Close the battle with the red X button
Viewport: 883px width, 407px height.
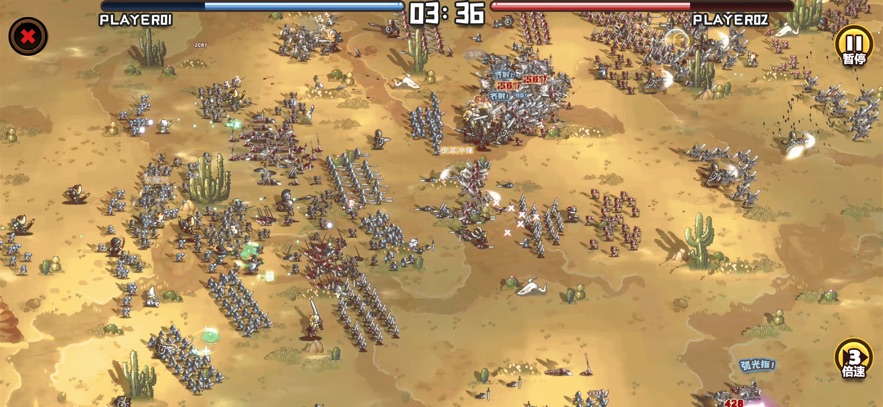[28, 37]
